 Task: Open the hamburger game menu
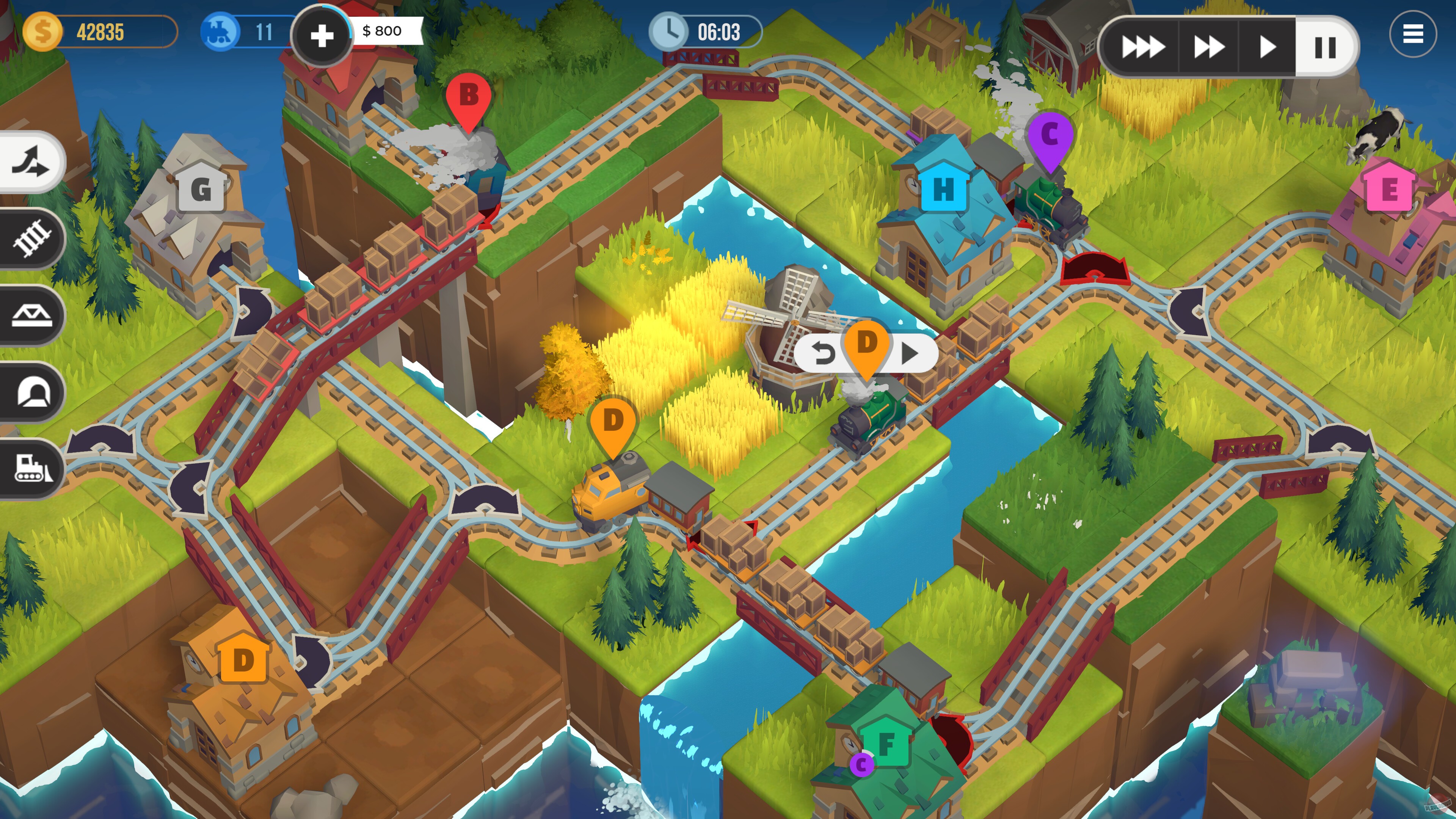(x=1414, y=34)
